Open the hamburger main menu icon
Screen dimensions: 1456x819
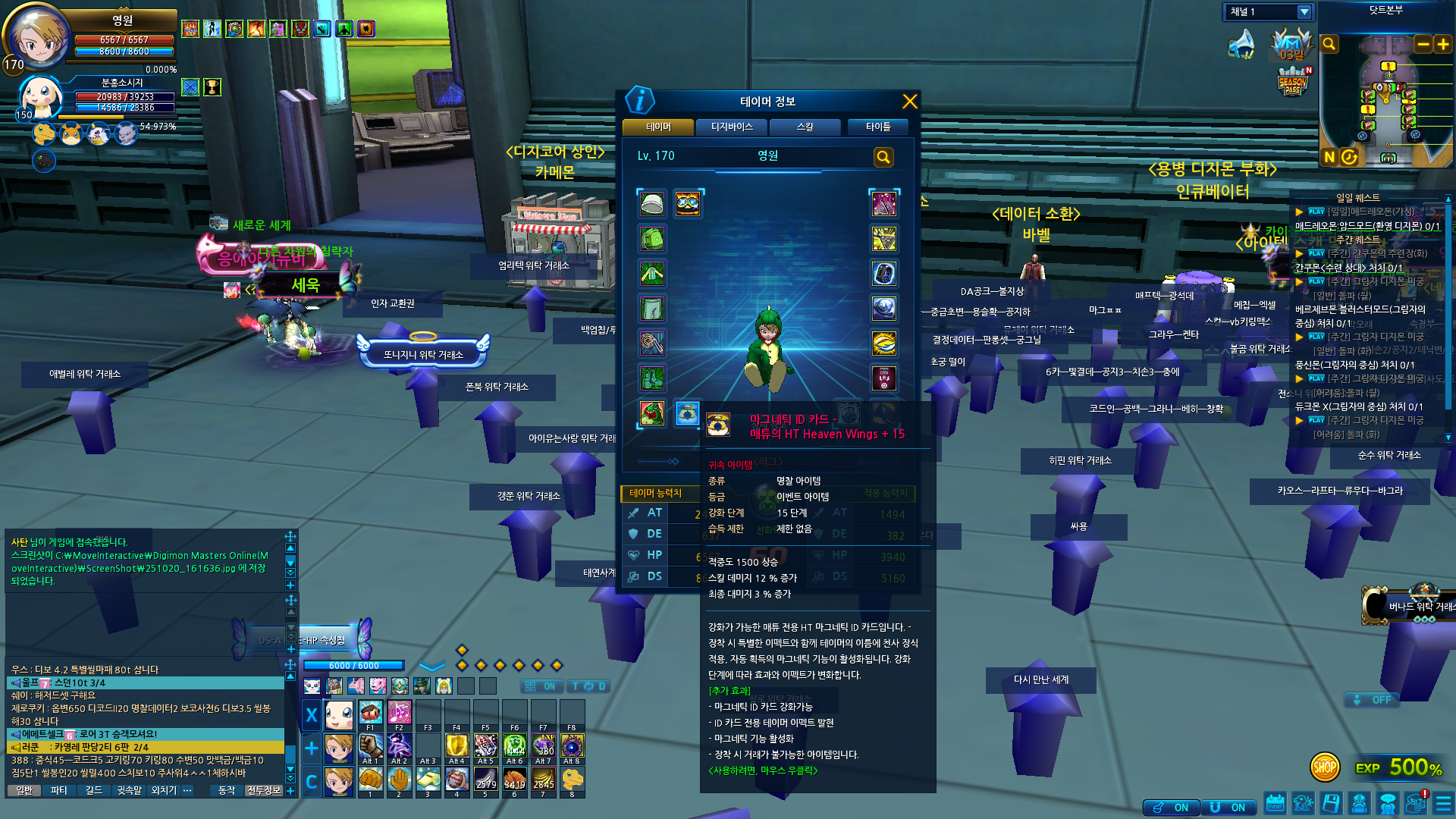[x=1443, y=803]
